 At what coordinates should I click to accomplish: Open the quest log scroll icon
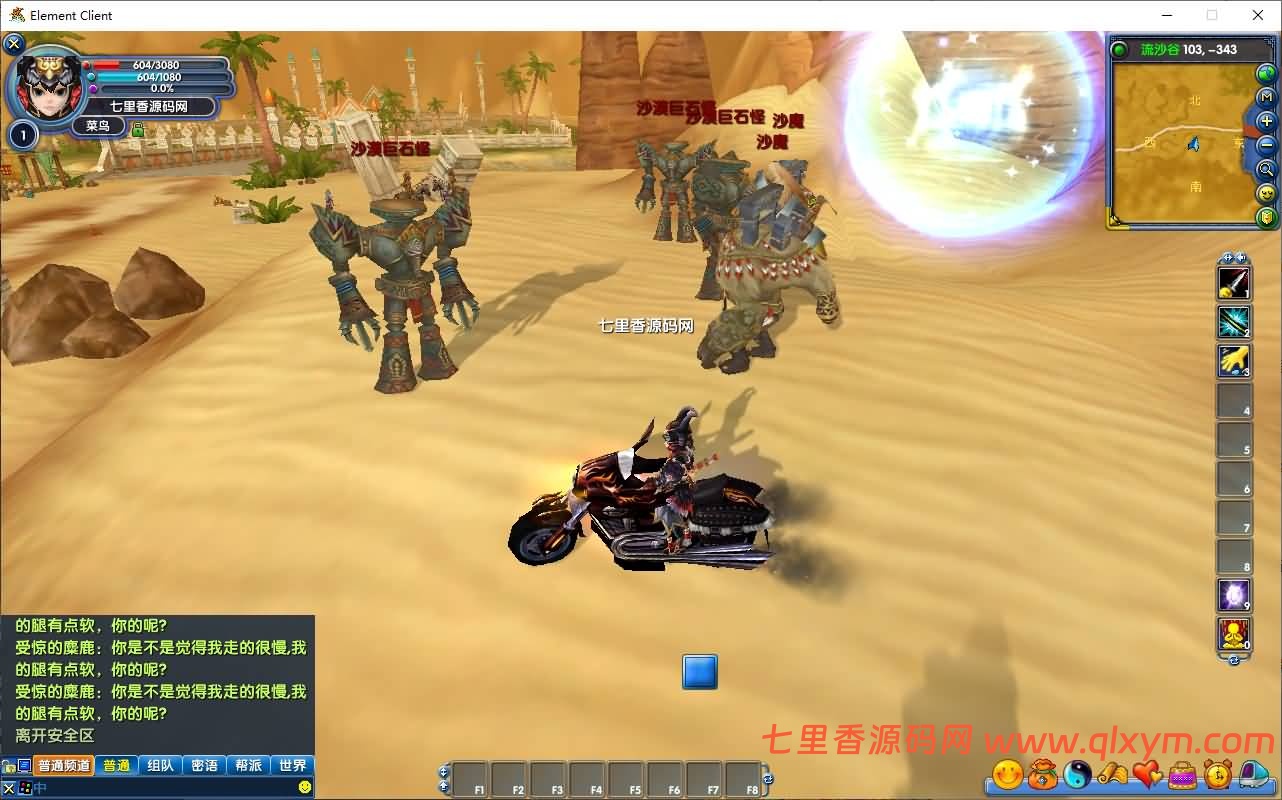pyautogui.click(x=1114, y=773)
